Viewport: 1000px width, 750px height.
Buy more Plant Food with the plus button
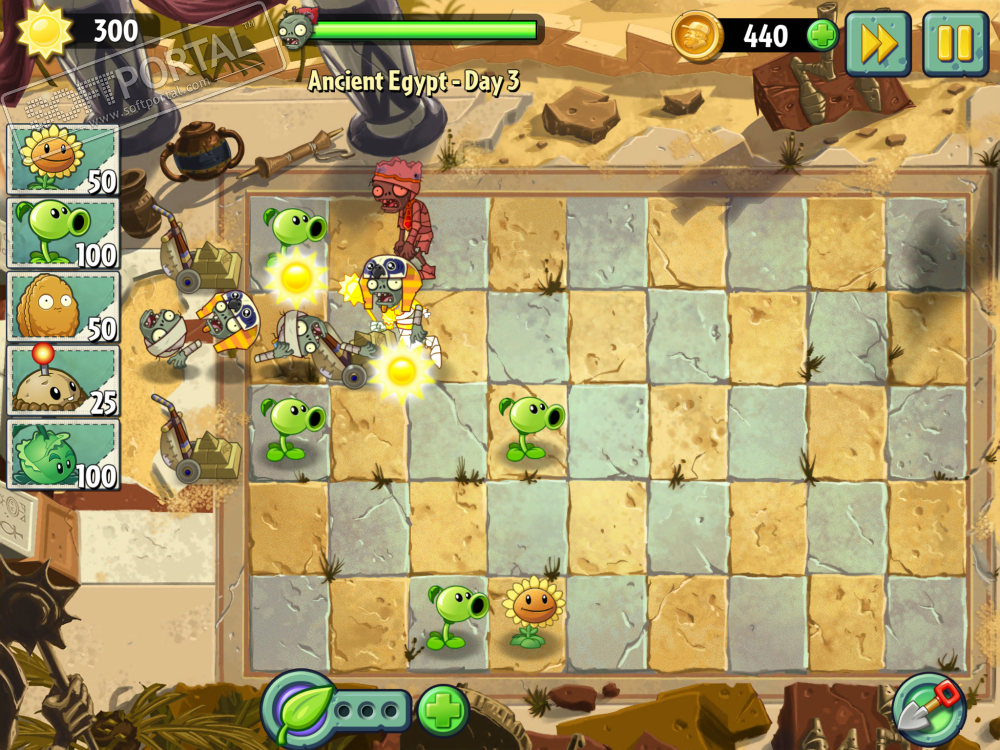tap(443, 711)
